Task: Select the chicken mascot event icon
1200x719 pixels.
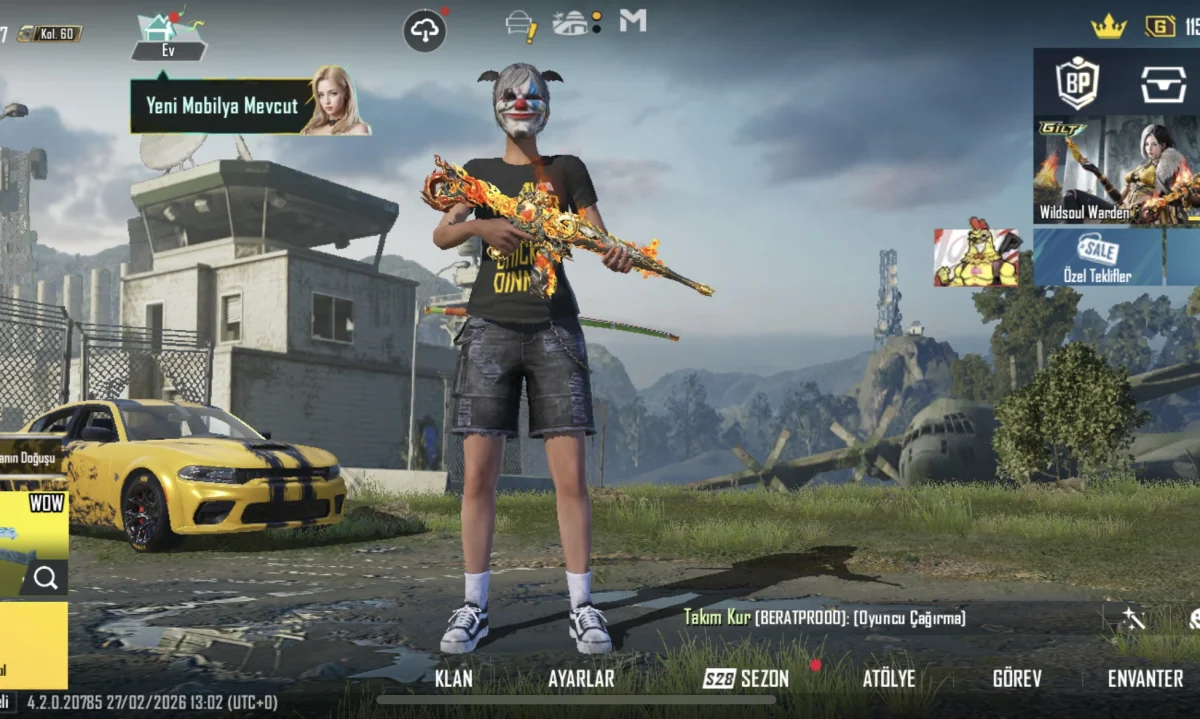Action: click(976, 257)
